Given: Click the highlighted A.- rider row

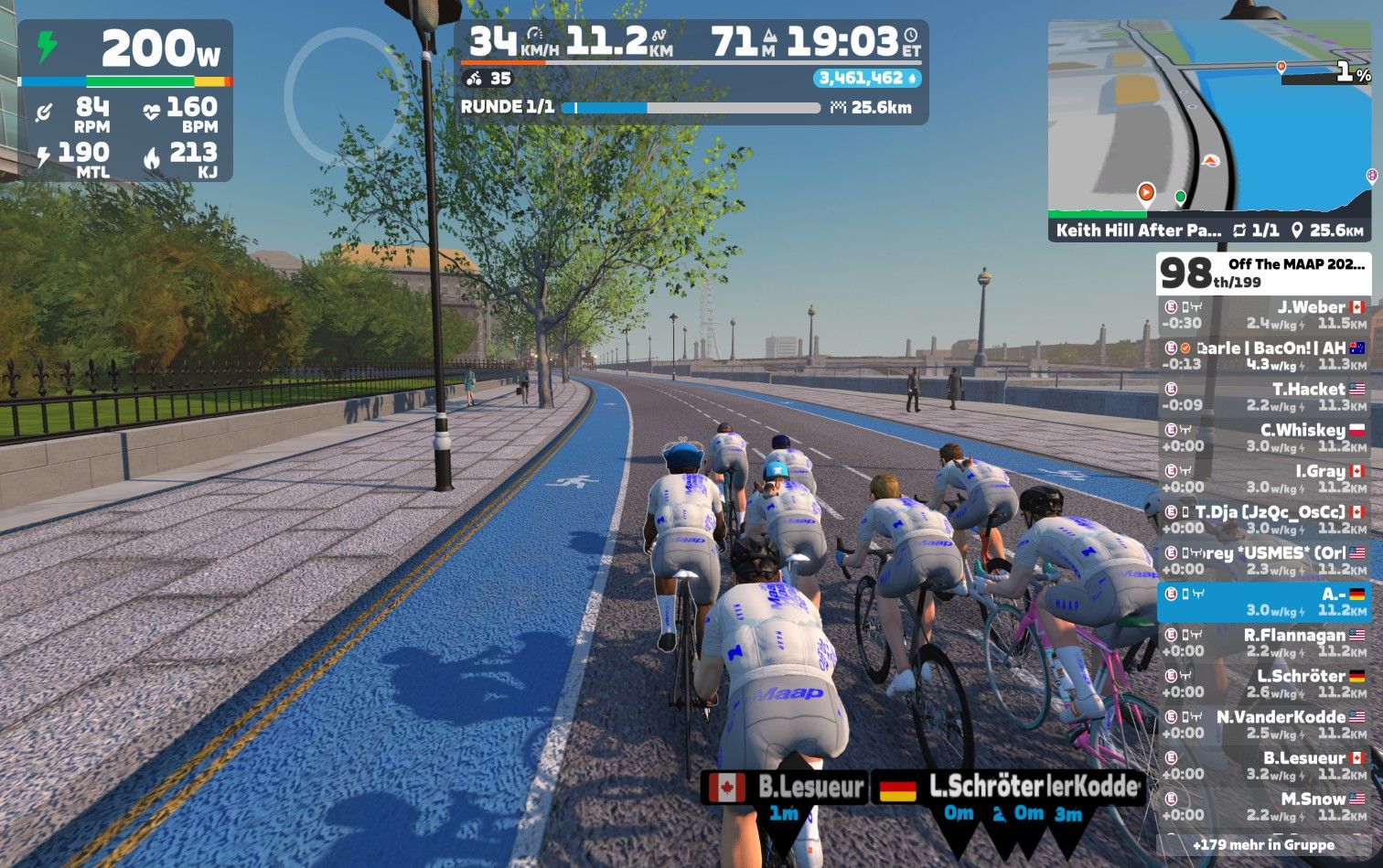Looking at the screenshot, I should (x=1264, y=602).
